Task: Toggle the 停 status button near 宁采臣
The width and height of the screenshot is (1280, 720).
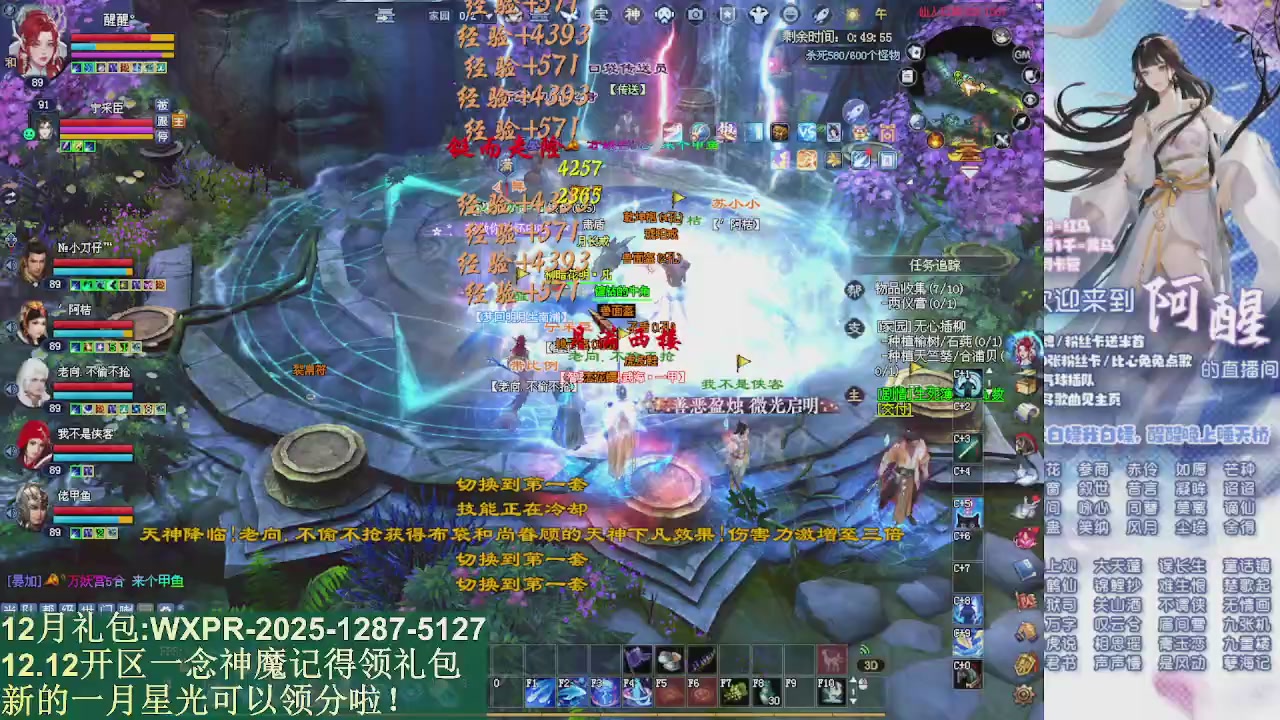Action: pyautogui.click(x=162, y=136)
